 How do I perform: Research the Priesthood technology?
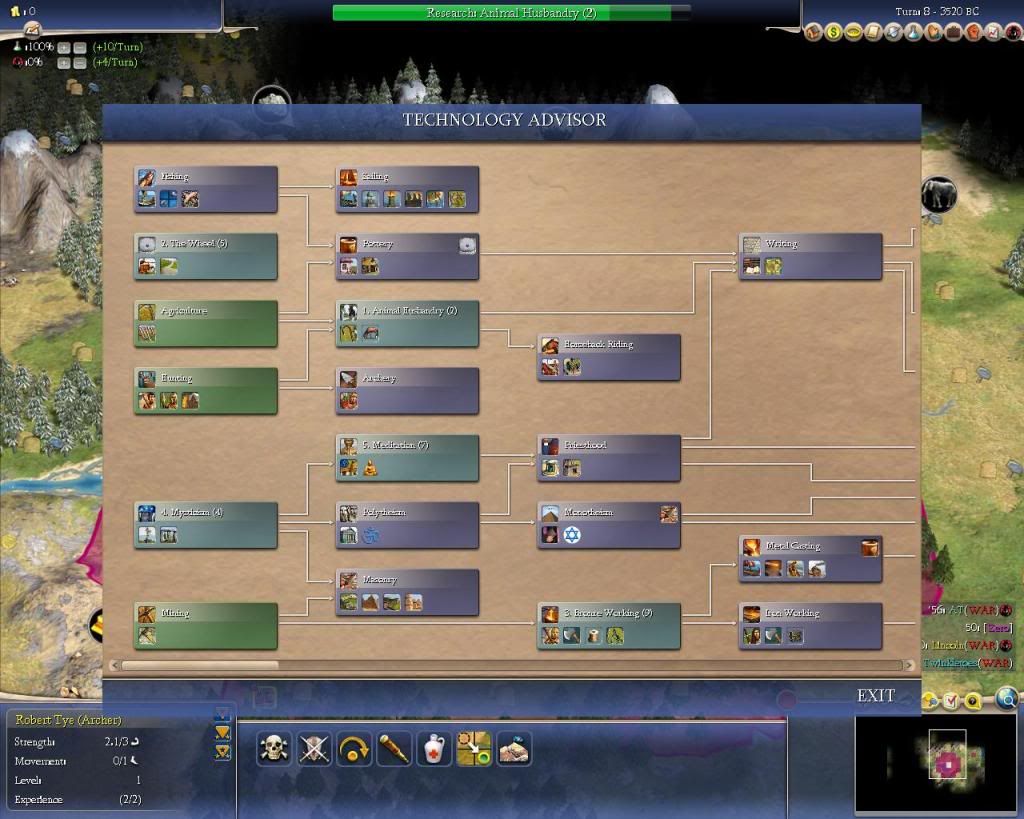coord(609,458)
